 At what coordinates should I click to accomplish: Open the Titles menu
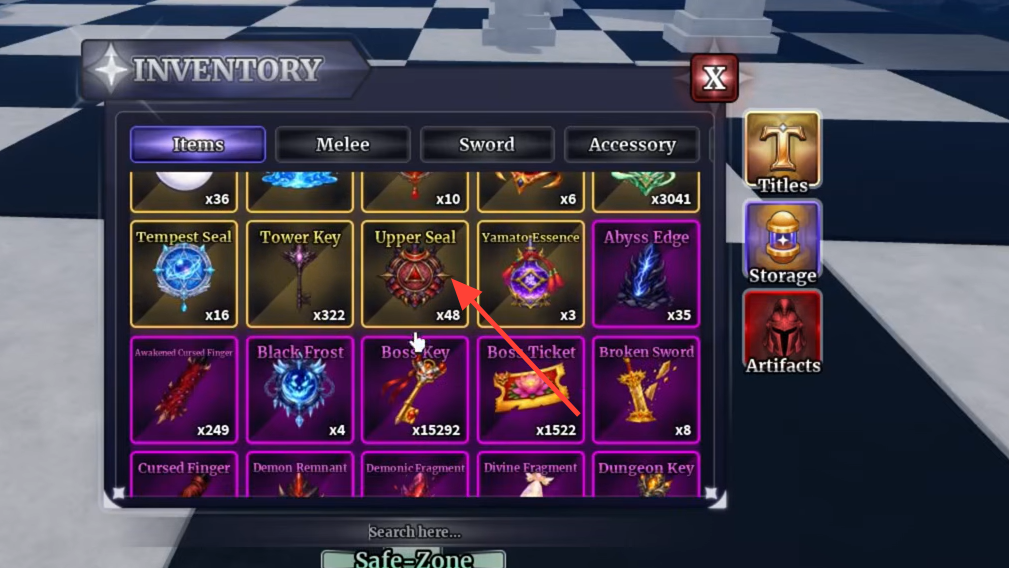pos(782,152)
